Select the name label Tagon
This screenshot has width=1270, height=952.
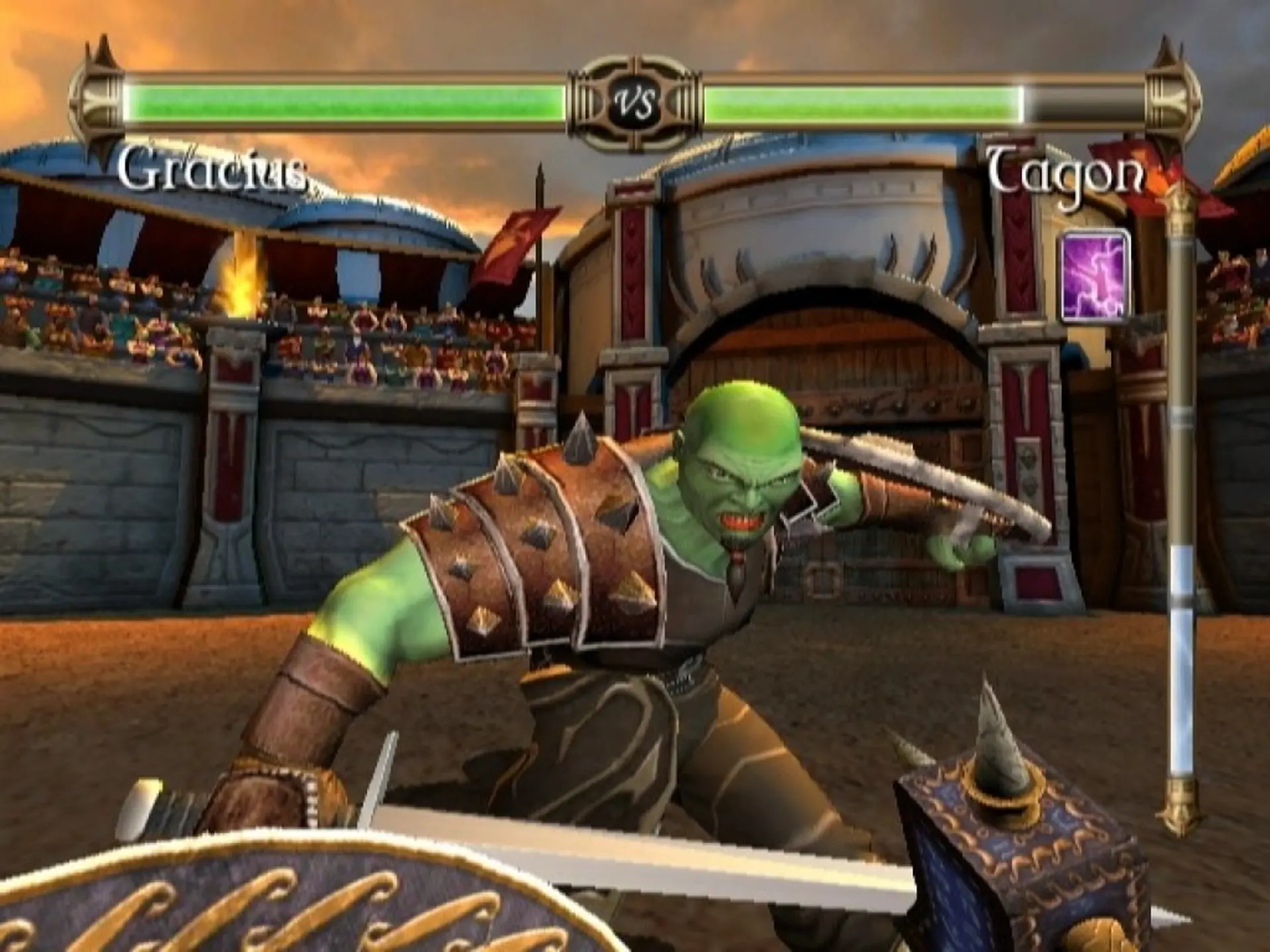[x=1065, y=171]
